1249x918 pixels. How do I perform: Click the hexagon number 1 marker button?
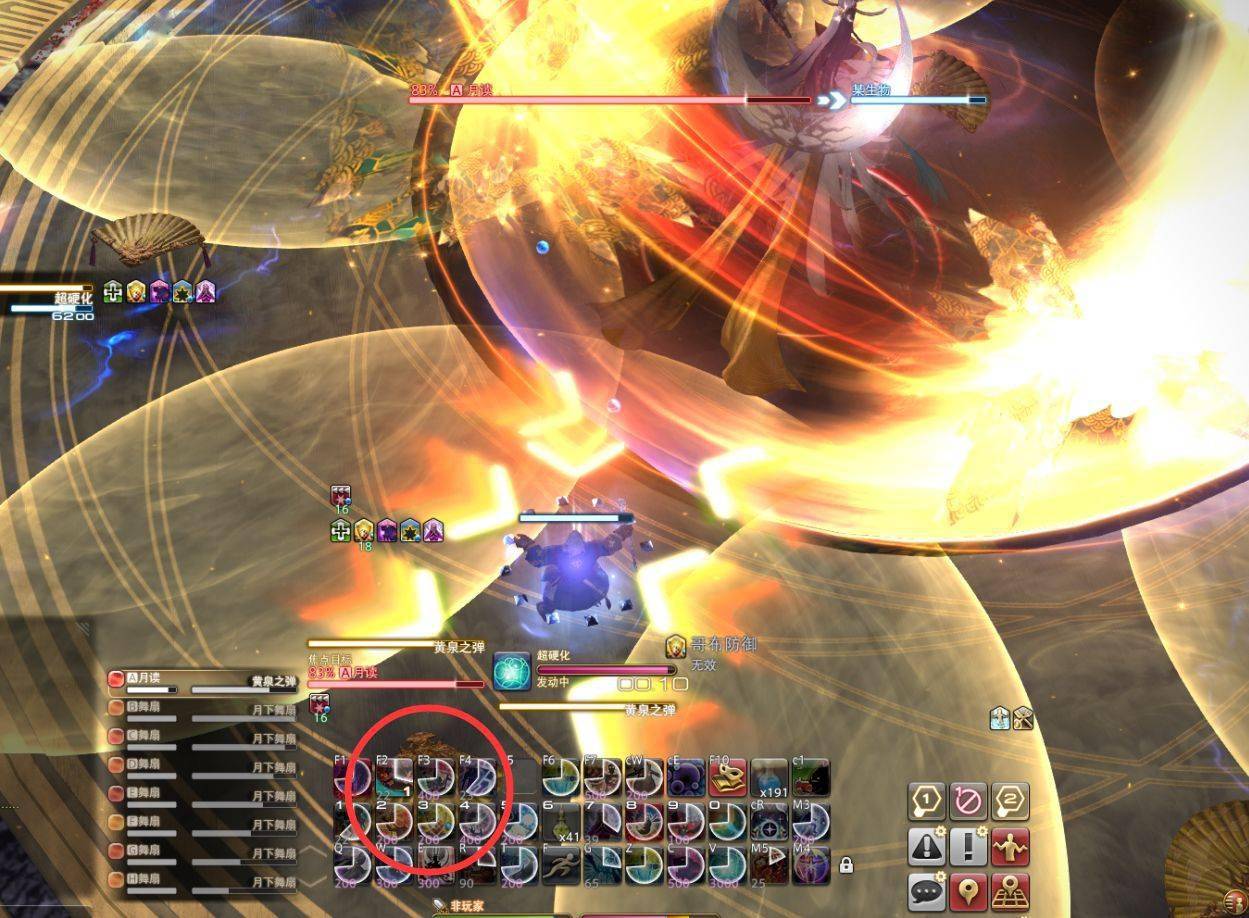[927, 802]
